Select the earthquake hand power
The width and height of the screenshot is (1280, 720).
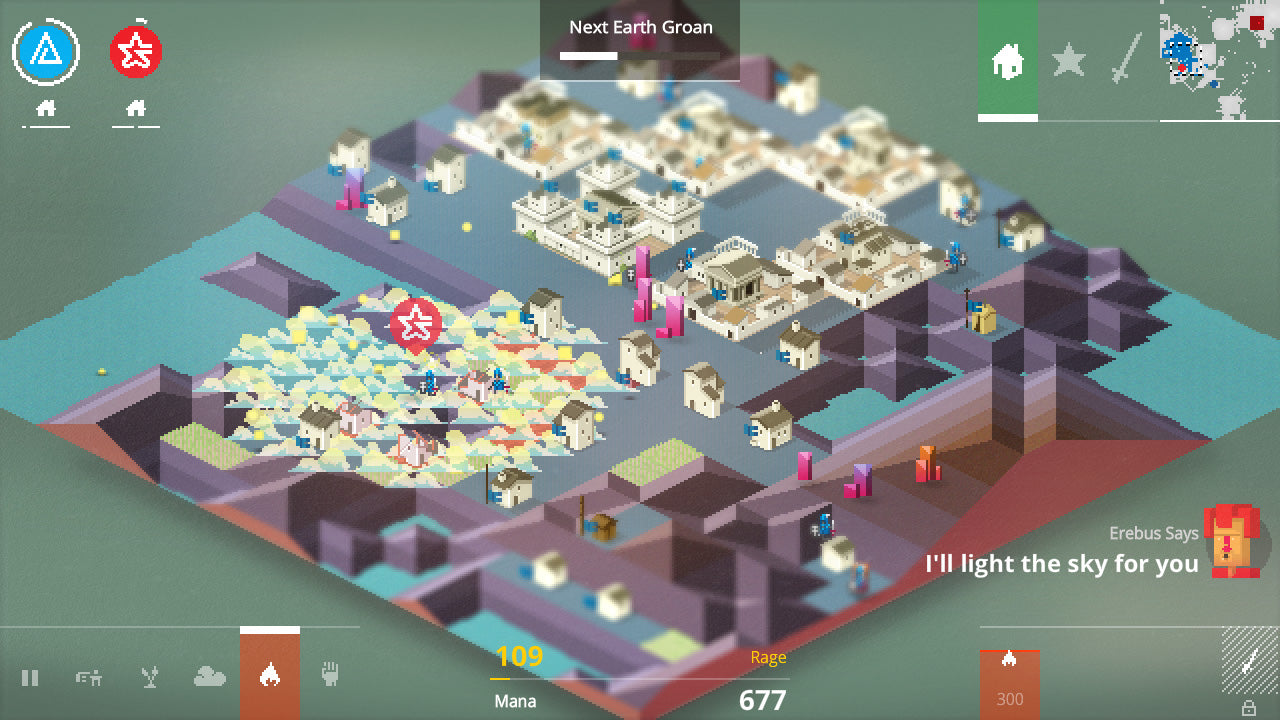tap(330, 676)
